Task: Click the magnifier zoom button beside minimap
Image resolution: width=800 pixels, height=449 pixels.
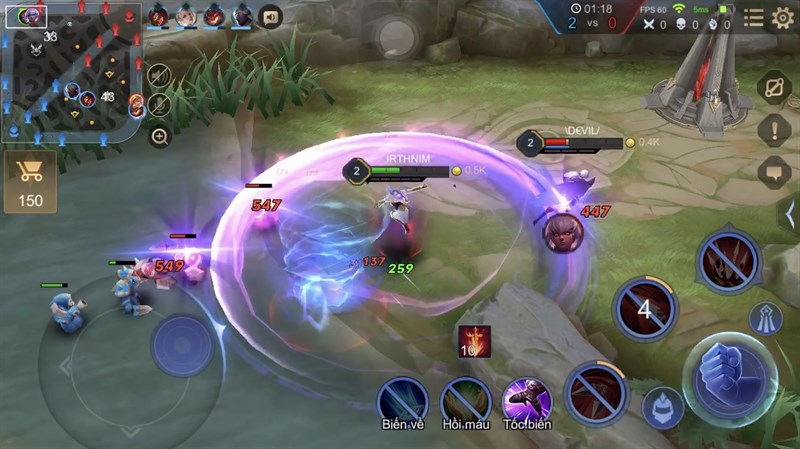Action: 160,136
